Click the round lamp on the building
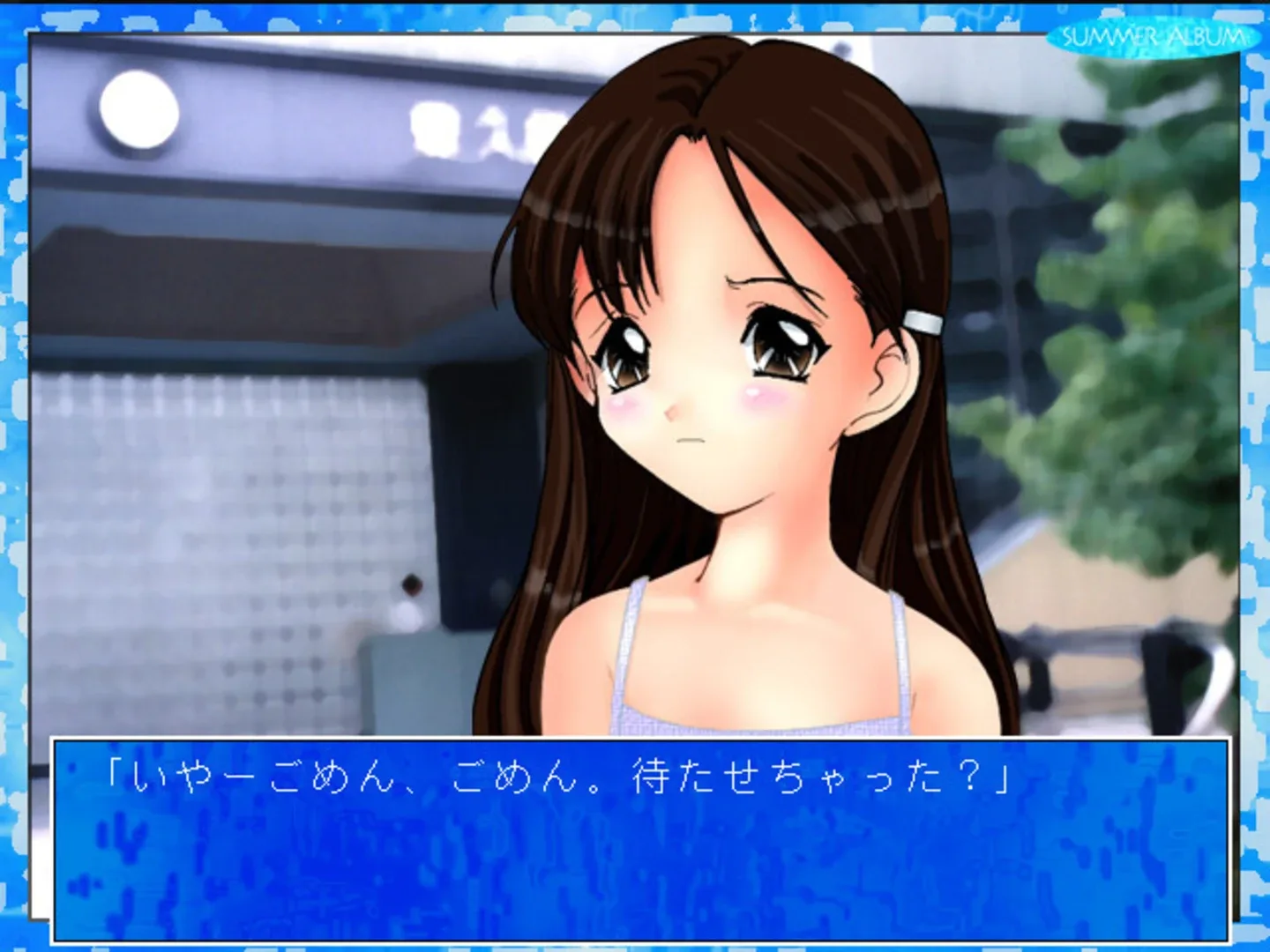Viewport: 1270px width, 952px height. point(141,110)
